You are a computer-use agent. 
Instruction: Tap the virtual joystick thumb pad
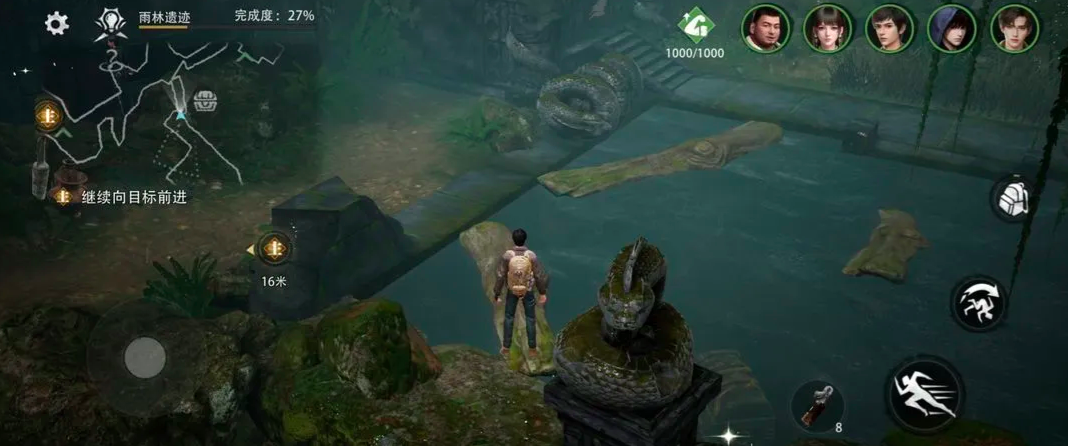click(145, 356)
